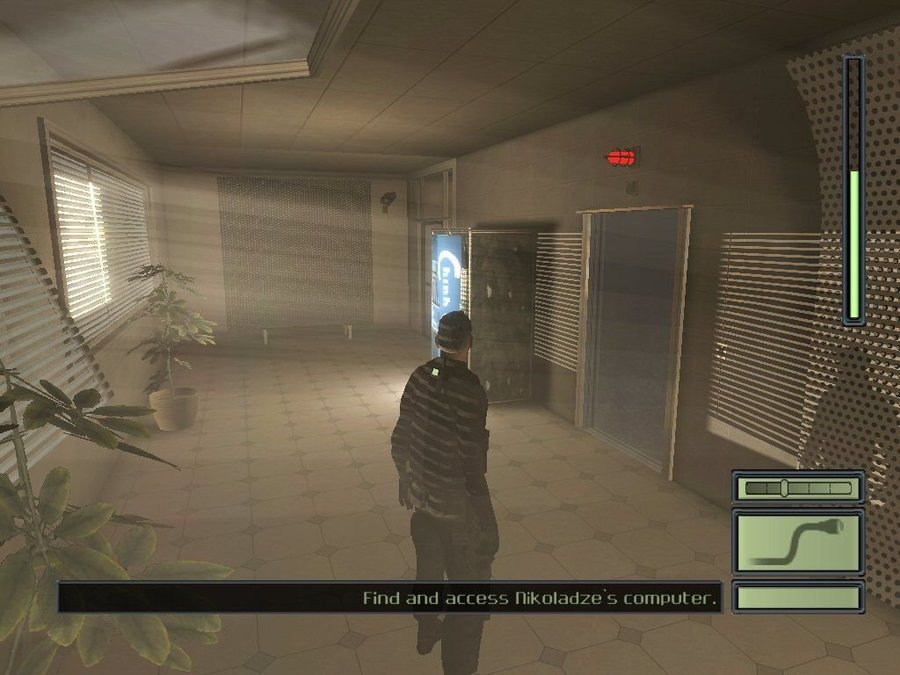
Task: Select the optic cable item slot
Action: [x=797, y=541]
